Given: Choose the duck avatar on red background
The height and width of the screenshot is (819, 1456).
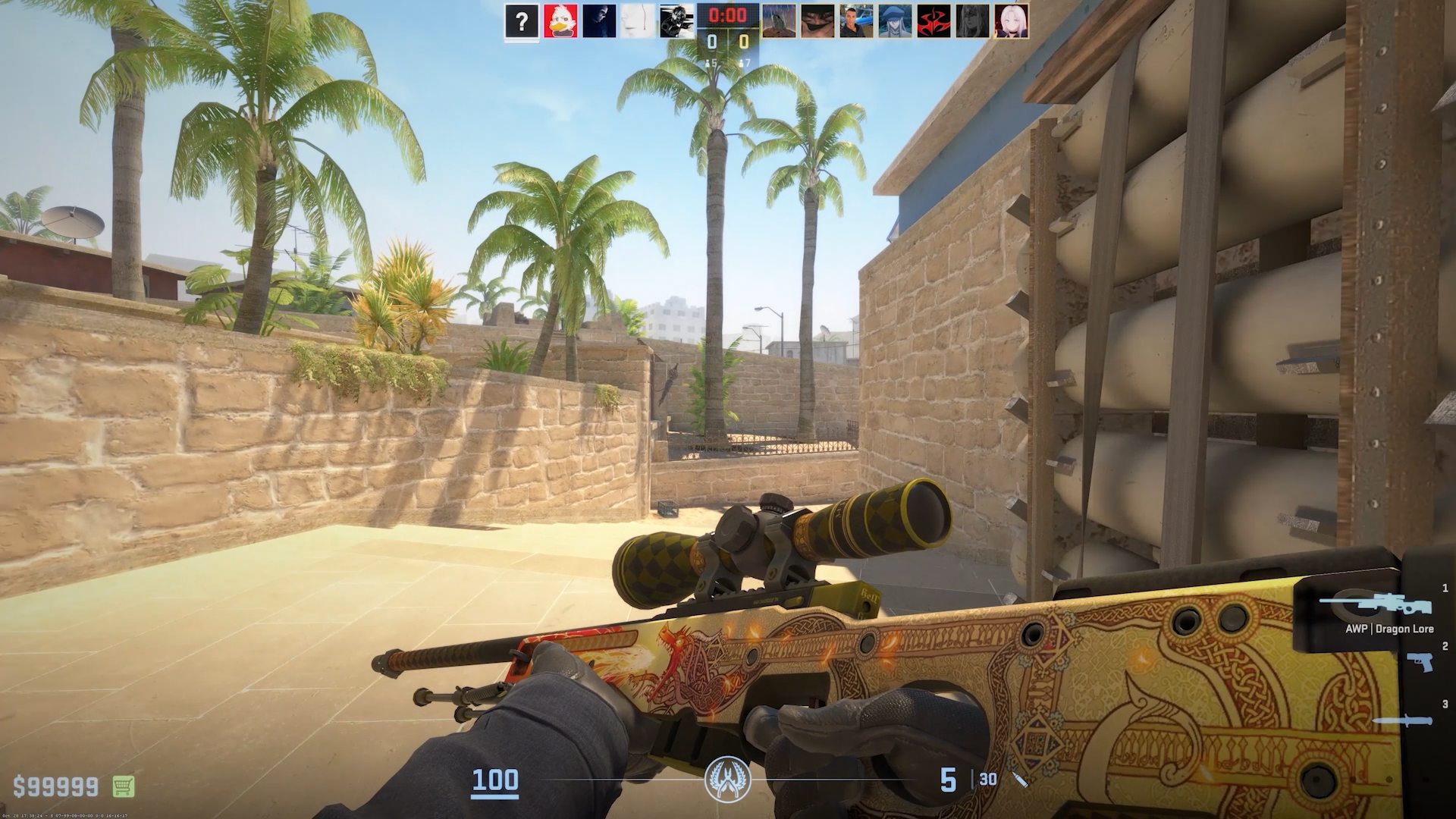Looking at the screenshot, I should [560, 21].
